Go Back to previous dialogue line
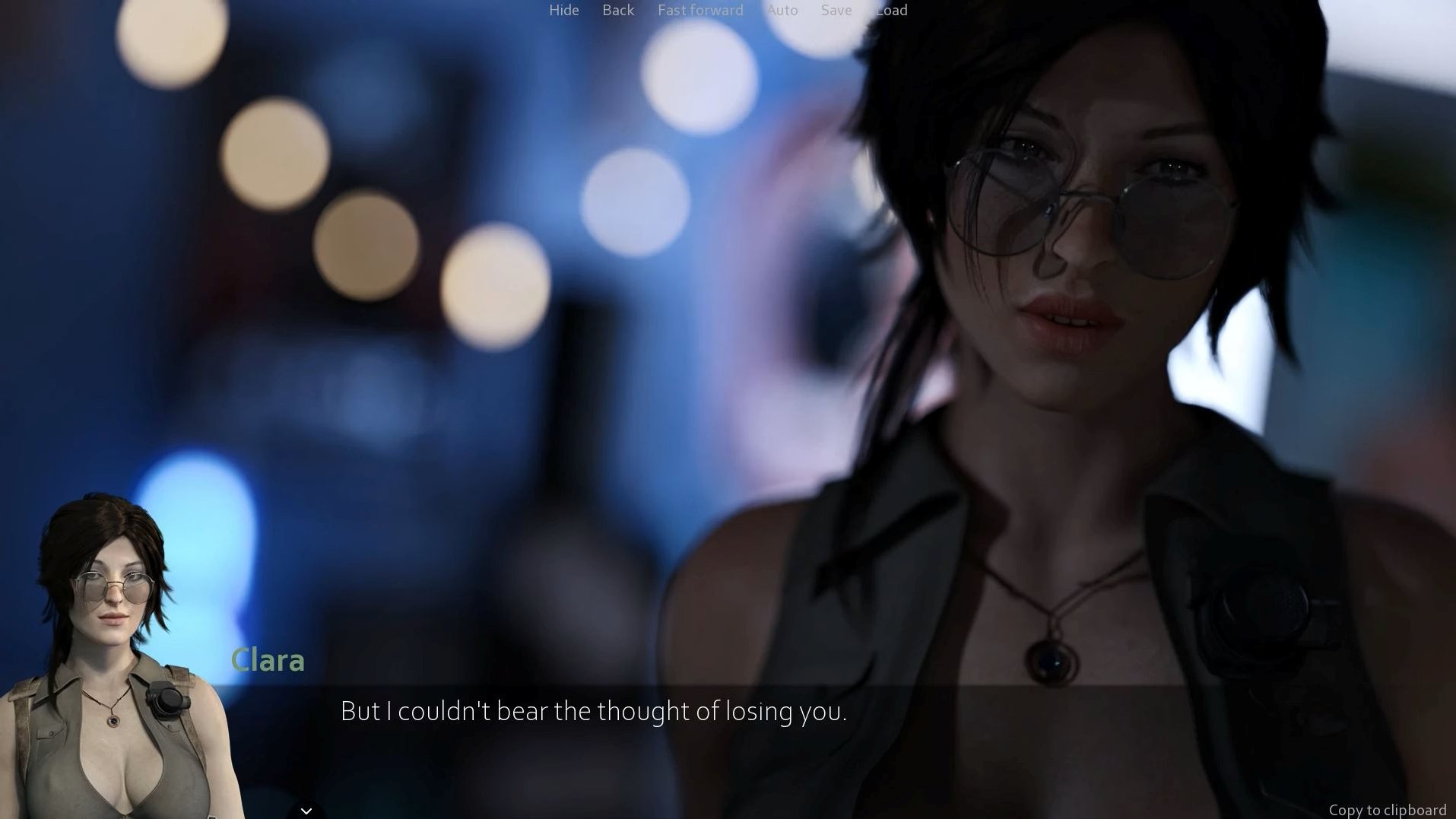The height and width of the screenshot is (819, 1456). [617, 10]
